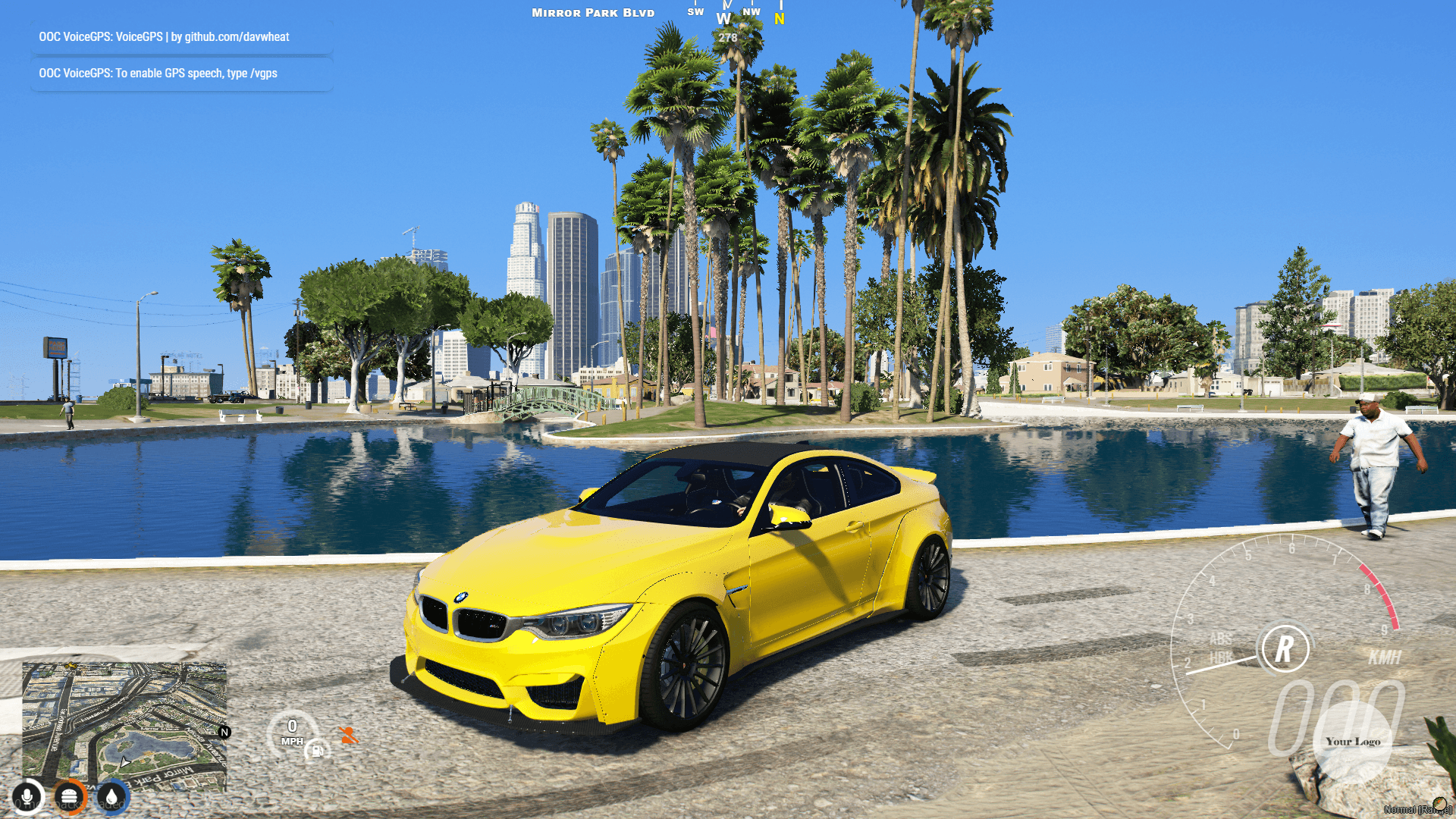Toggle the HBK handbrake indicator

(1219, 658)
